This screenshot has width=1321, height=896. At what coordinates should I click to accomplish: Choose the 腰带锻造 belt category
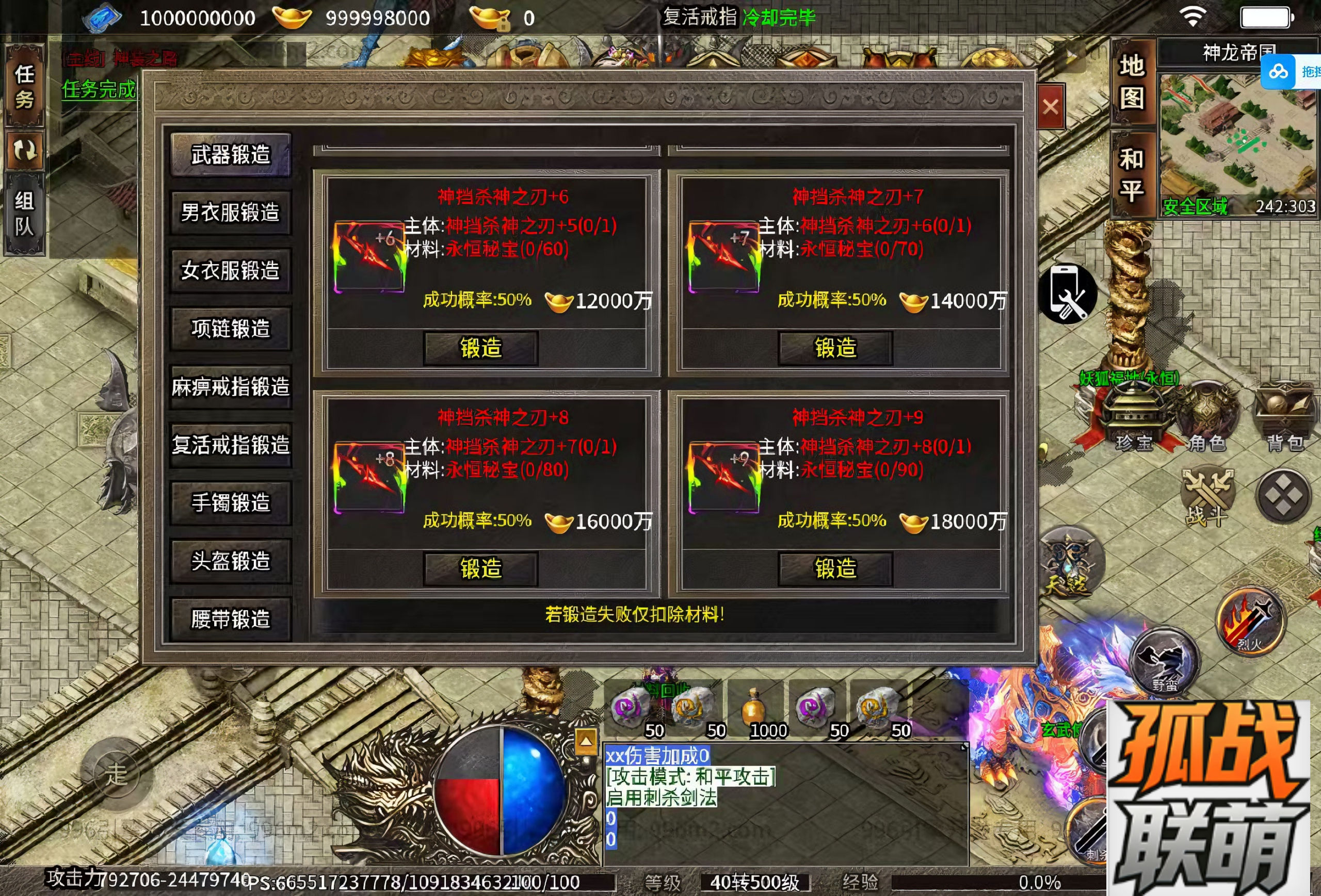[x=230, y=618]
